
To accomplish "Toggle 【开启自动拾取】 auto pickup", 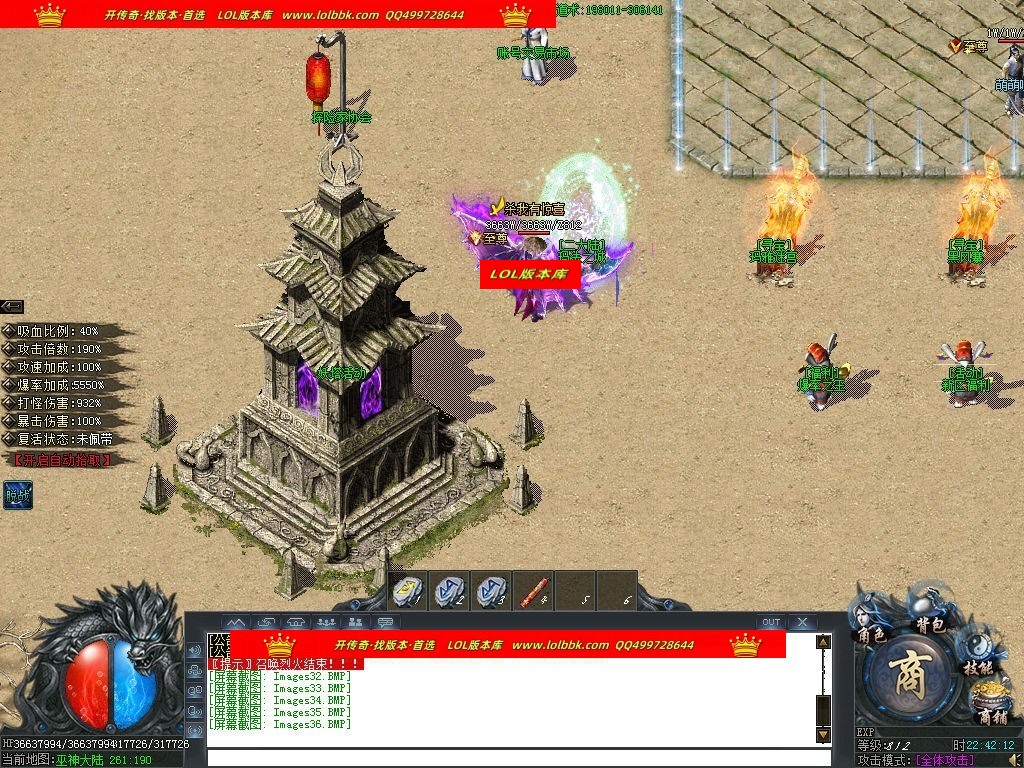I will pyautogui.click(x=61, y=460).
